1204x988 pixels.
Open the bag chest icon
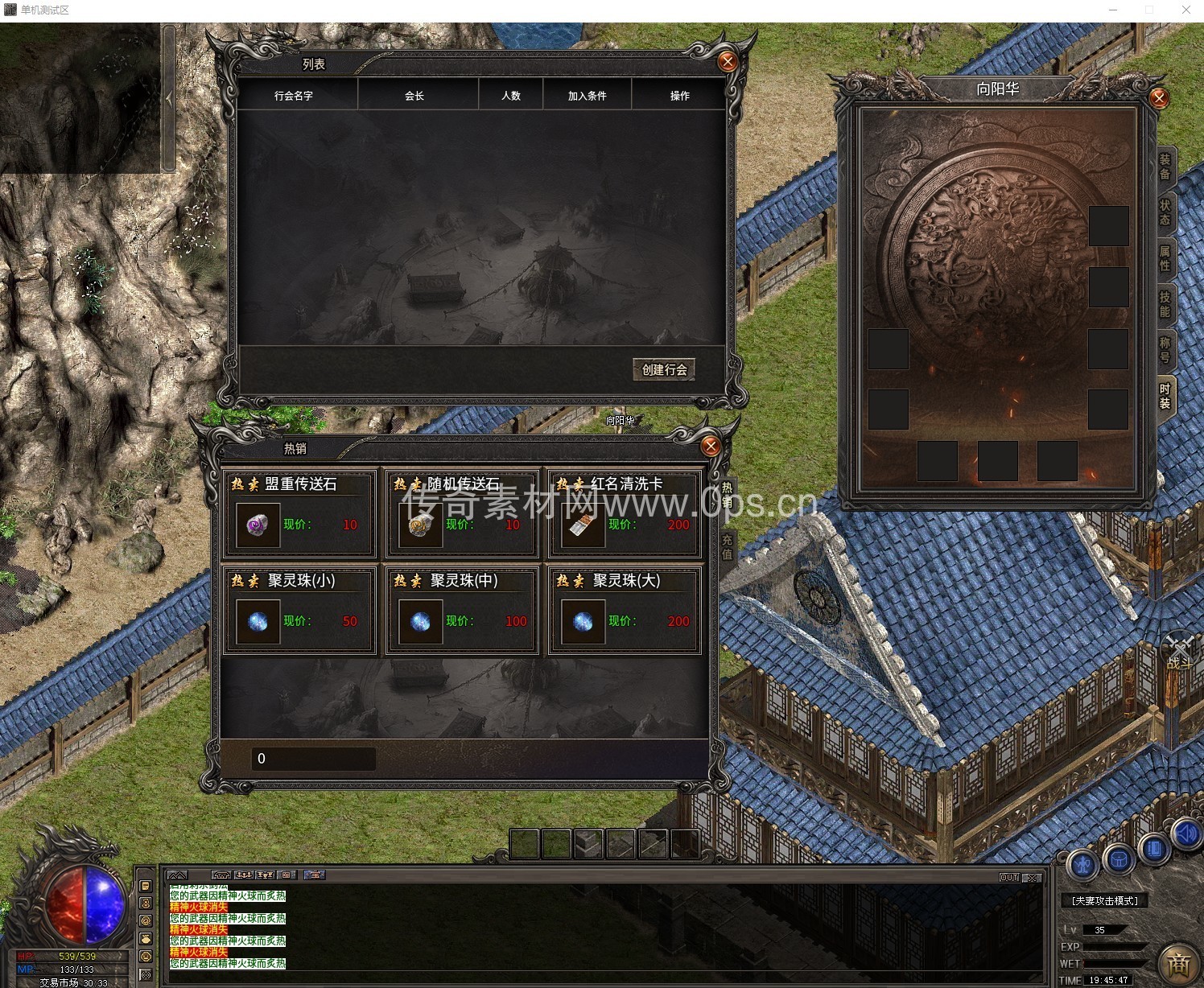[1119, 860]
